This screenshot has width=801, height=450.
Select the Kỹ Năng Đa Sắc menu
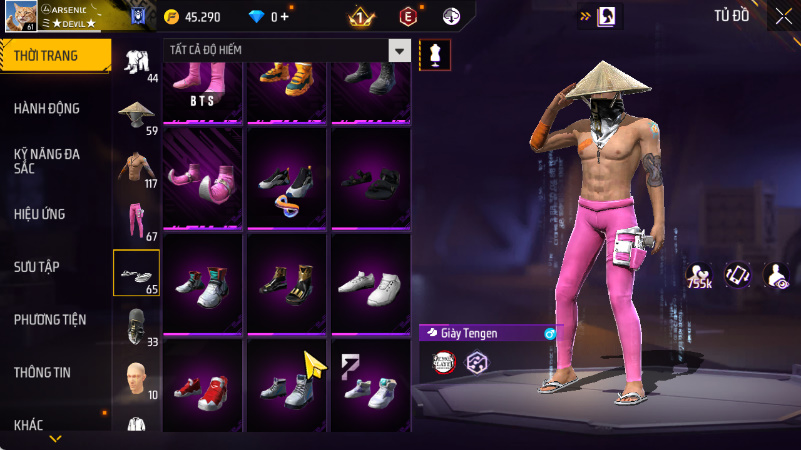pyautogui.click(x=48, y=162)
